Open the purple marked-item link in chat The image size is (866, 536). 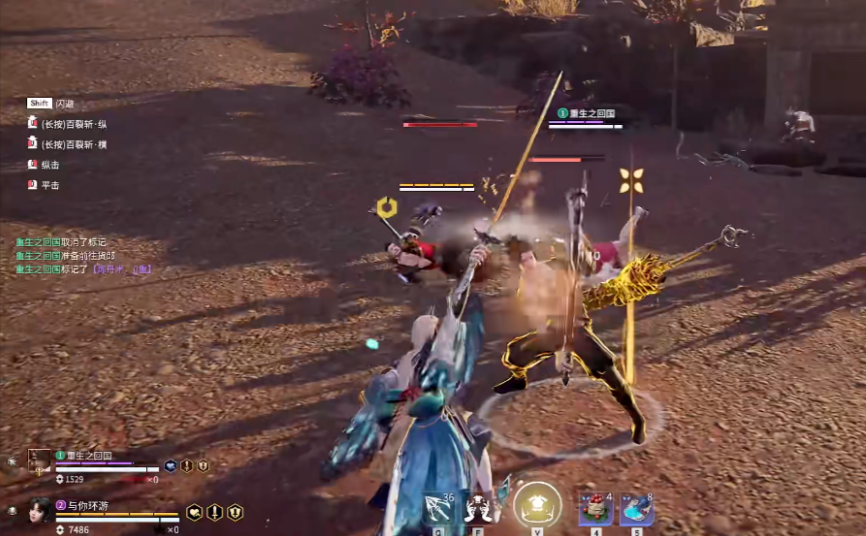click(x=122, y=269)
